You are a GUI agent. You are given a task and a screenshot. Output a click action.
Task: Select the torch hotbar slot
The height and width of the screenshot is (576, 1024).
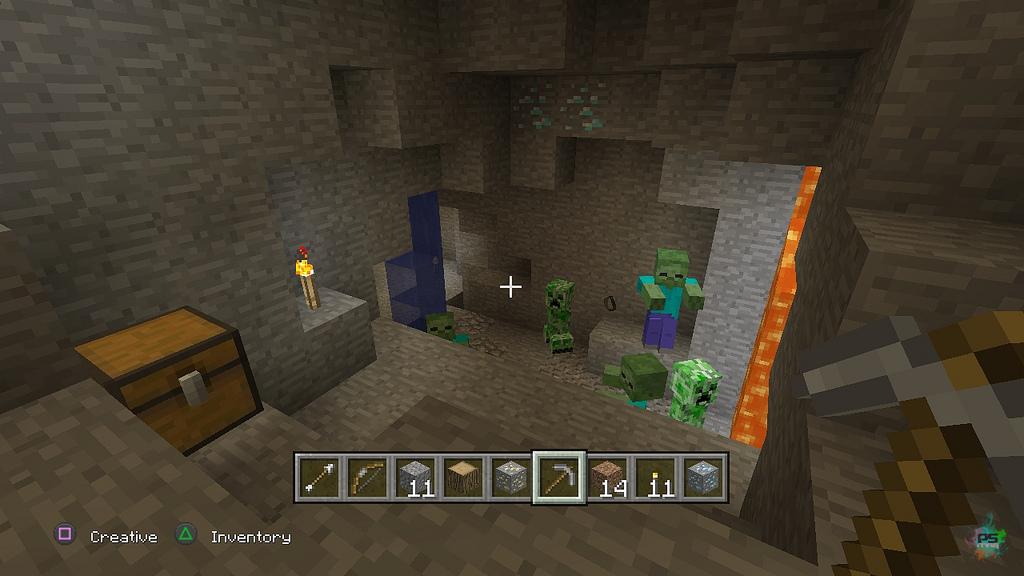pyautogui.click(x=655, y=478)
